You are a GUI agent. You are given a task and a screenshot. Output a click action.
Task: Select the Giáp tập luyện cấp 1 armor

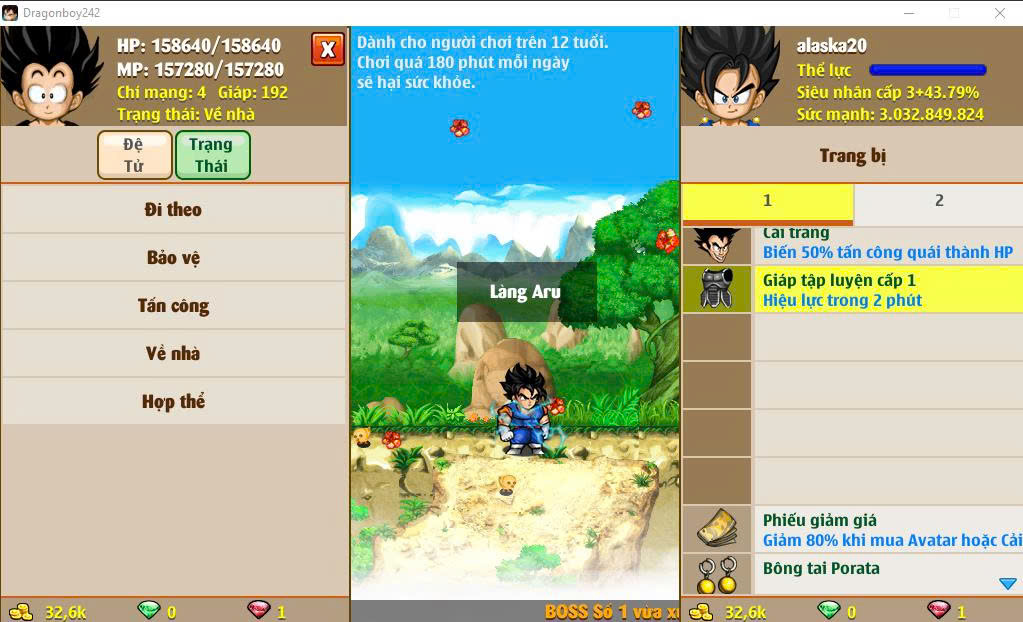pyautogui.click(x=851, y=289)
